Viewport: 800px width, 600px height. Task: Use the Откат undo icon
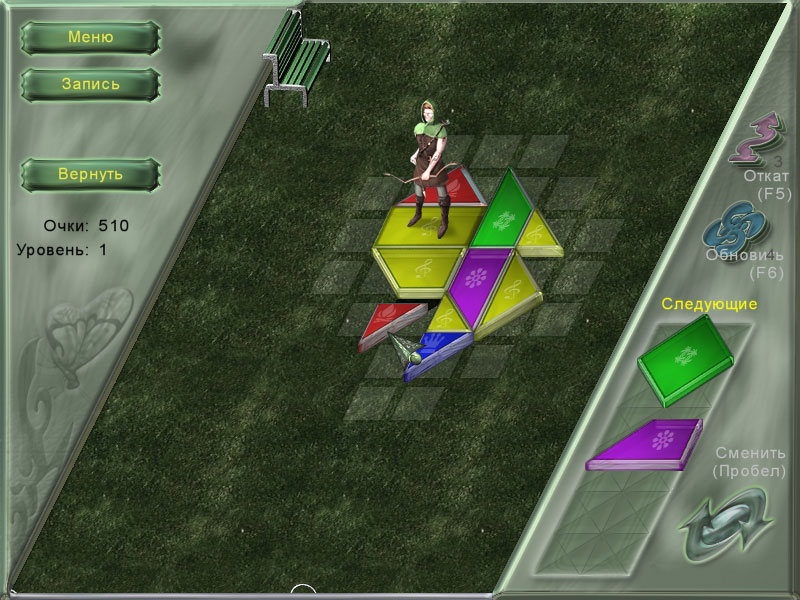pos(757,138)
